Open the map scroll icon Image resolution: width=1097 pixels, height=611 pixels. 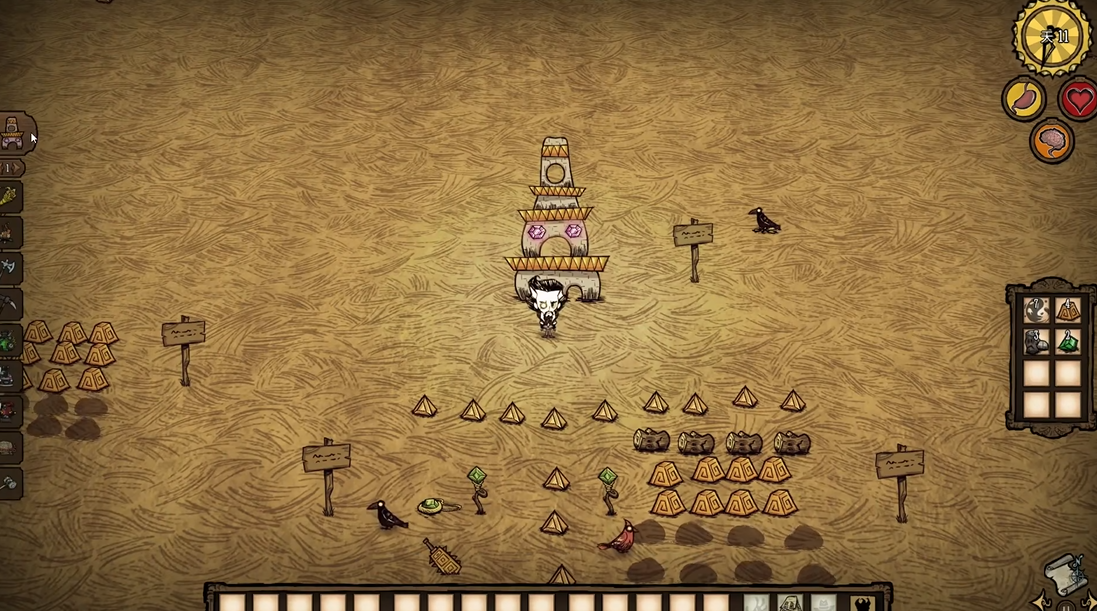1064,575
